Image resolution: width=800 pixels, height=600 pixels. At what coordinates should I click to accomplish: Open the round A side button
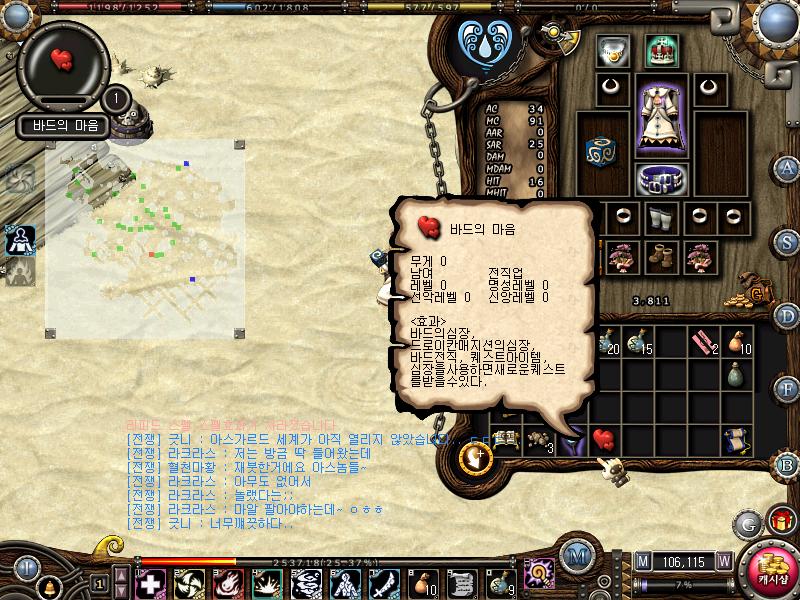(788, 167)
